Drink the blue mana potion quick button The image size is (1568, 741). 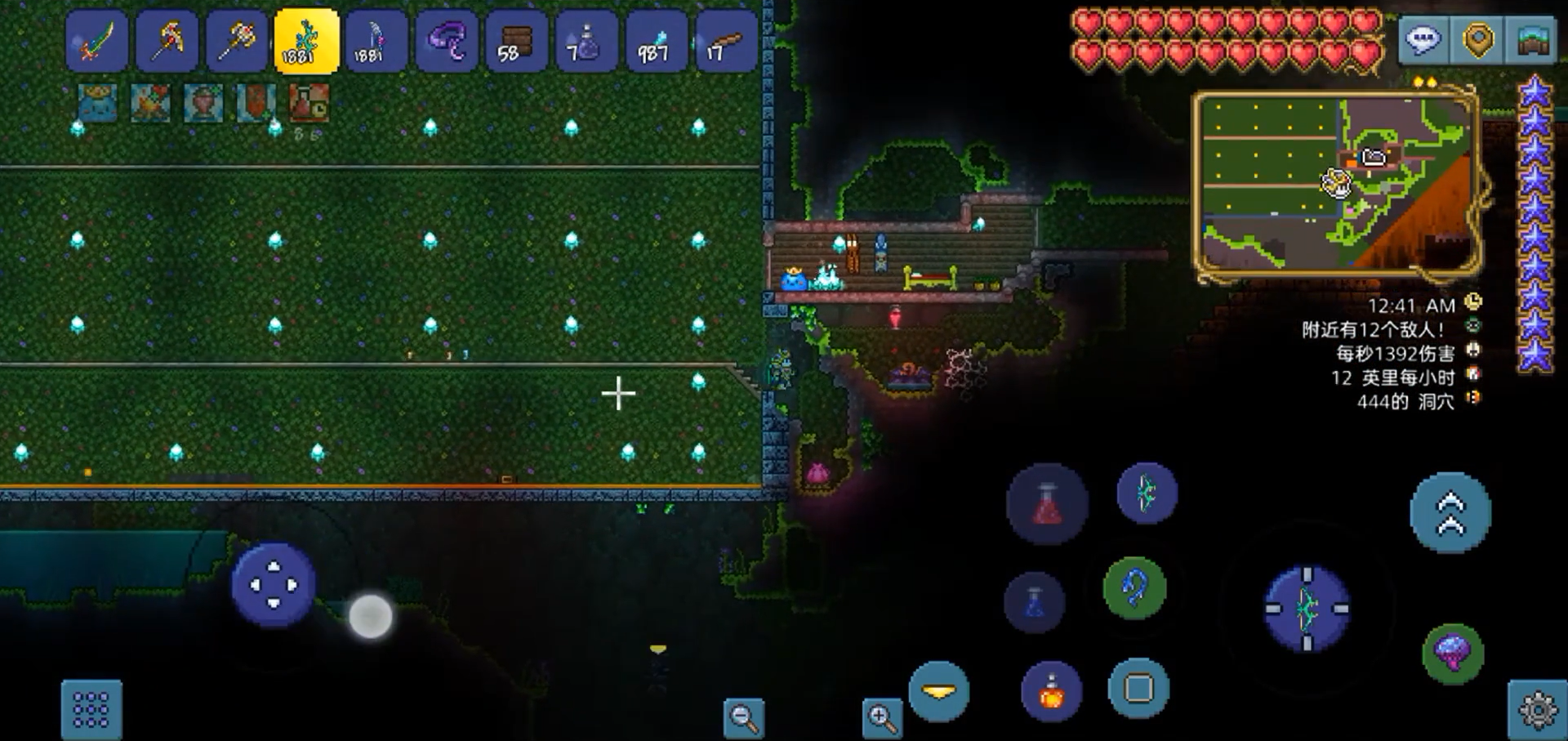pos(1035,603)
